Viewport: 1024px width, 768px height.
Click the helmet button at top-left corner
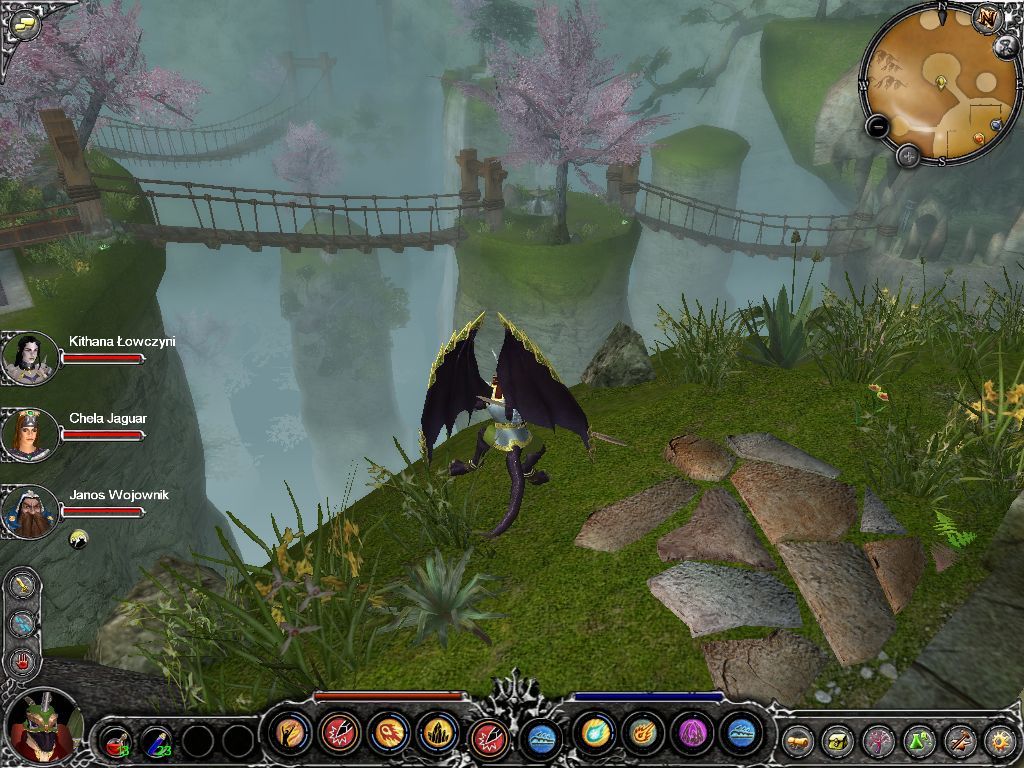click(x=26, y=25)
